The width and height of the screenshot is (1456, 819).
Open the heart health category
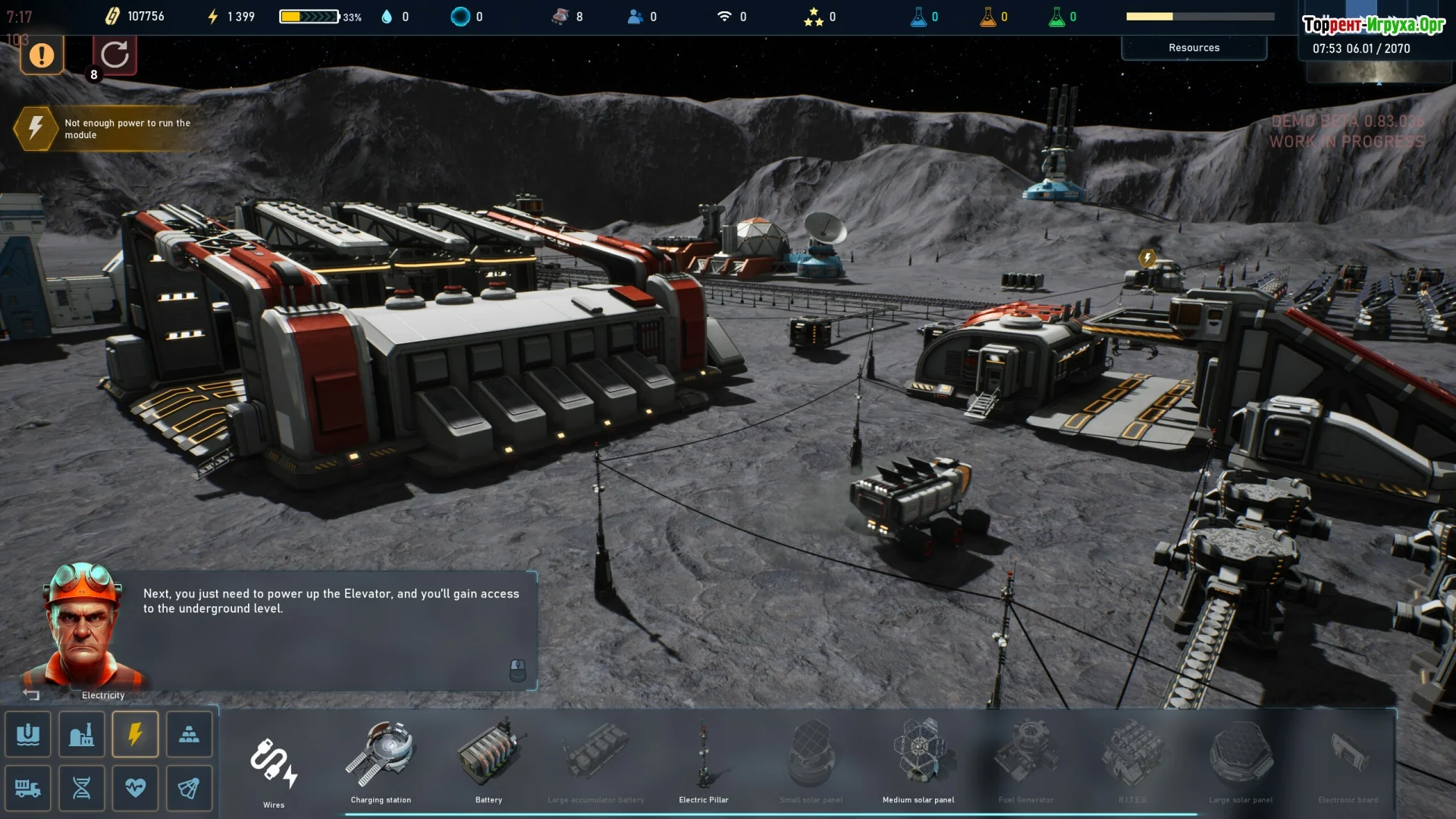tap(135, 788)
